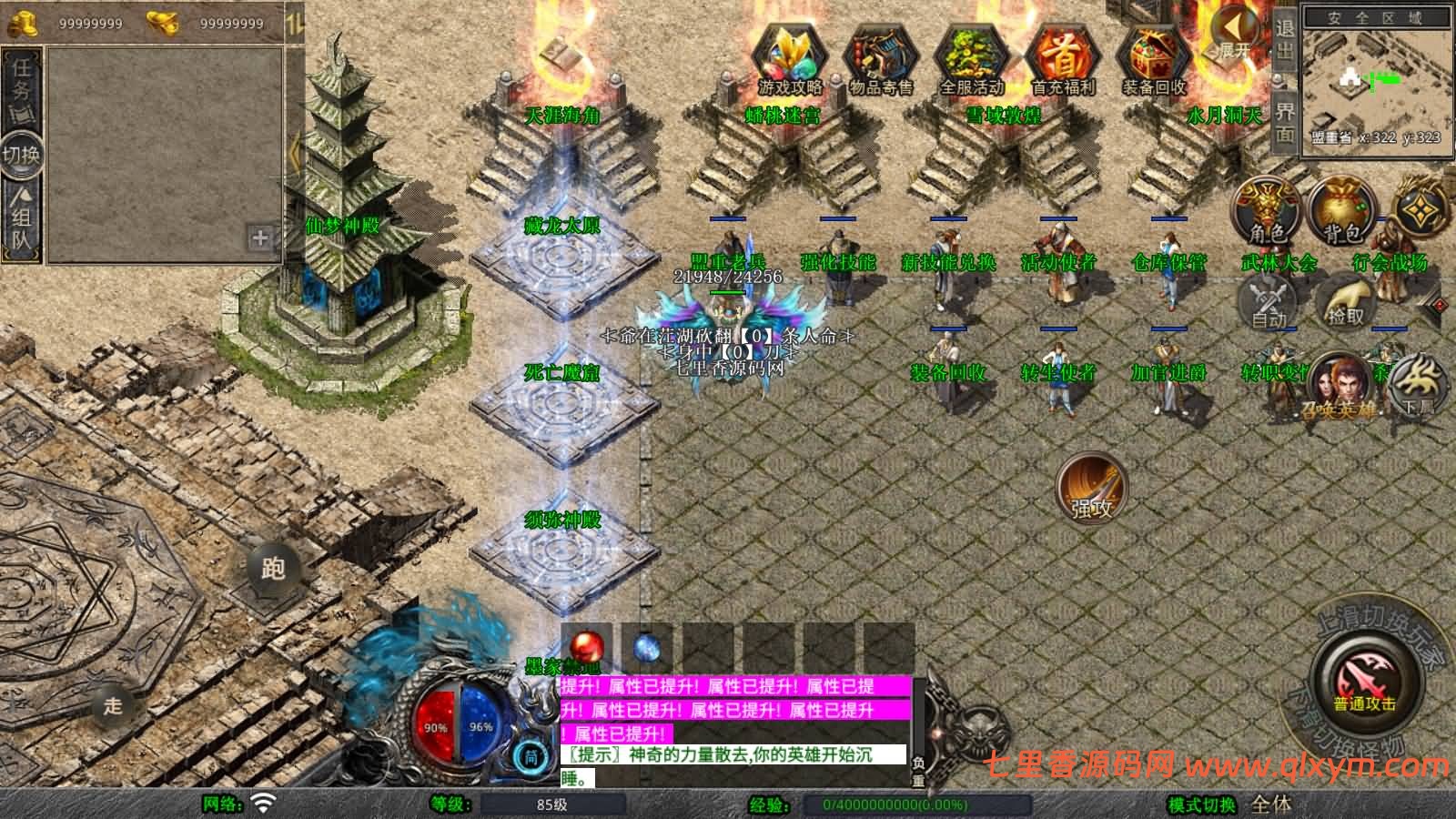Use the red potion hotbar slot
1456x819 pixels.
coord(586,648)
